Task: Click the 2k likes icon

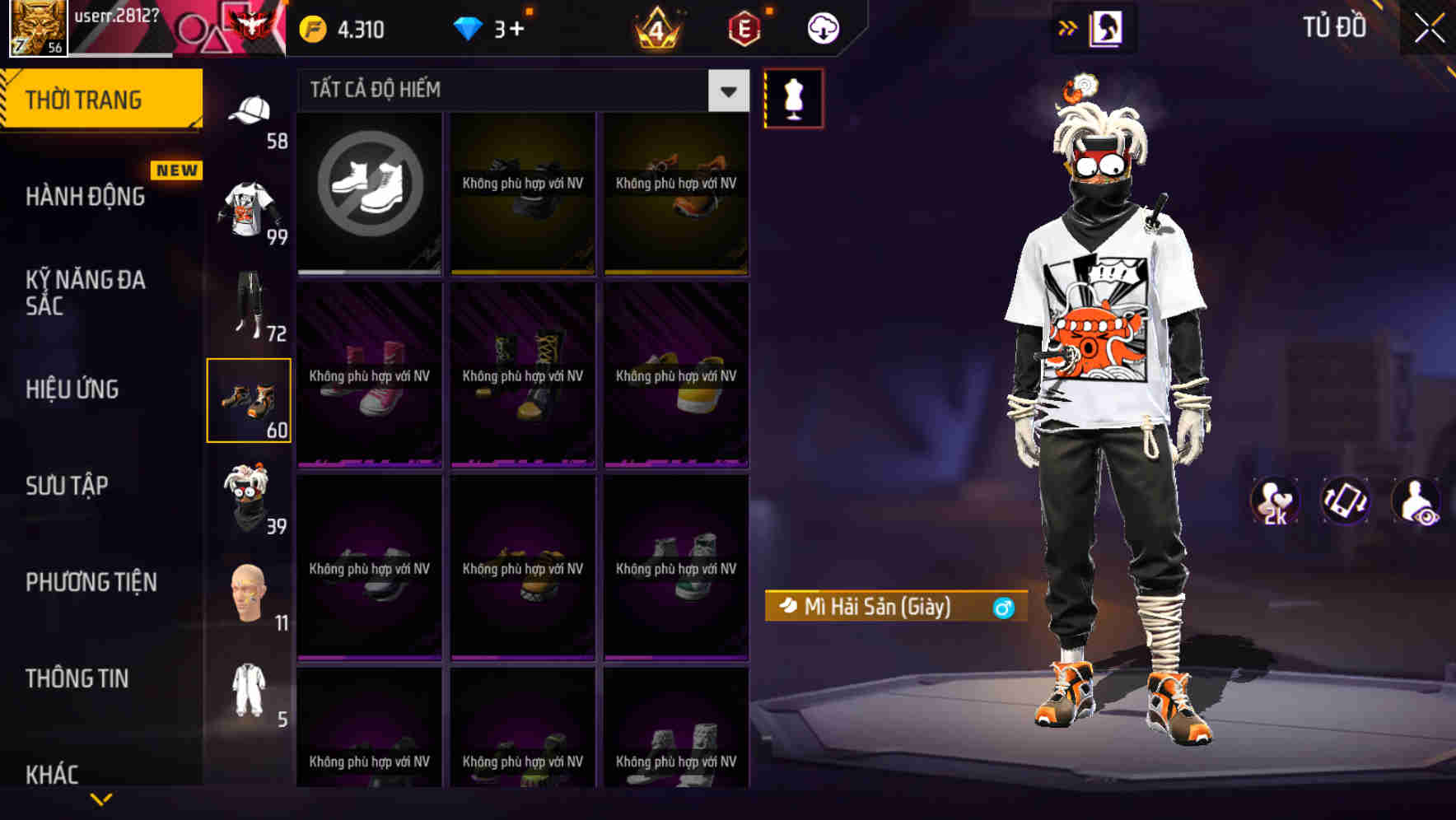Action: (1276, 501)
